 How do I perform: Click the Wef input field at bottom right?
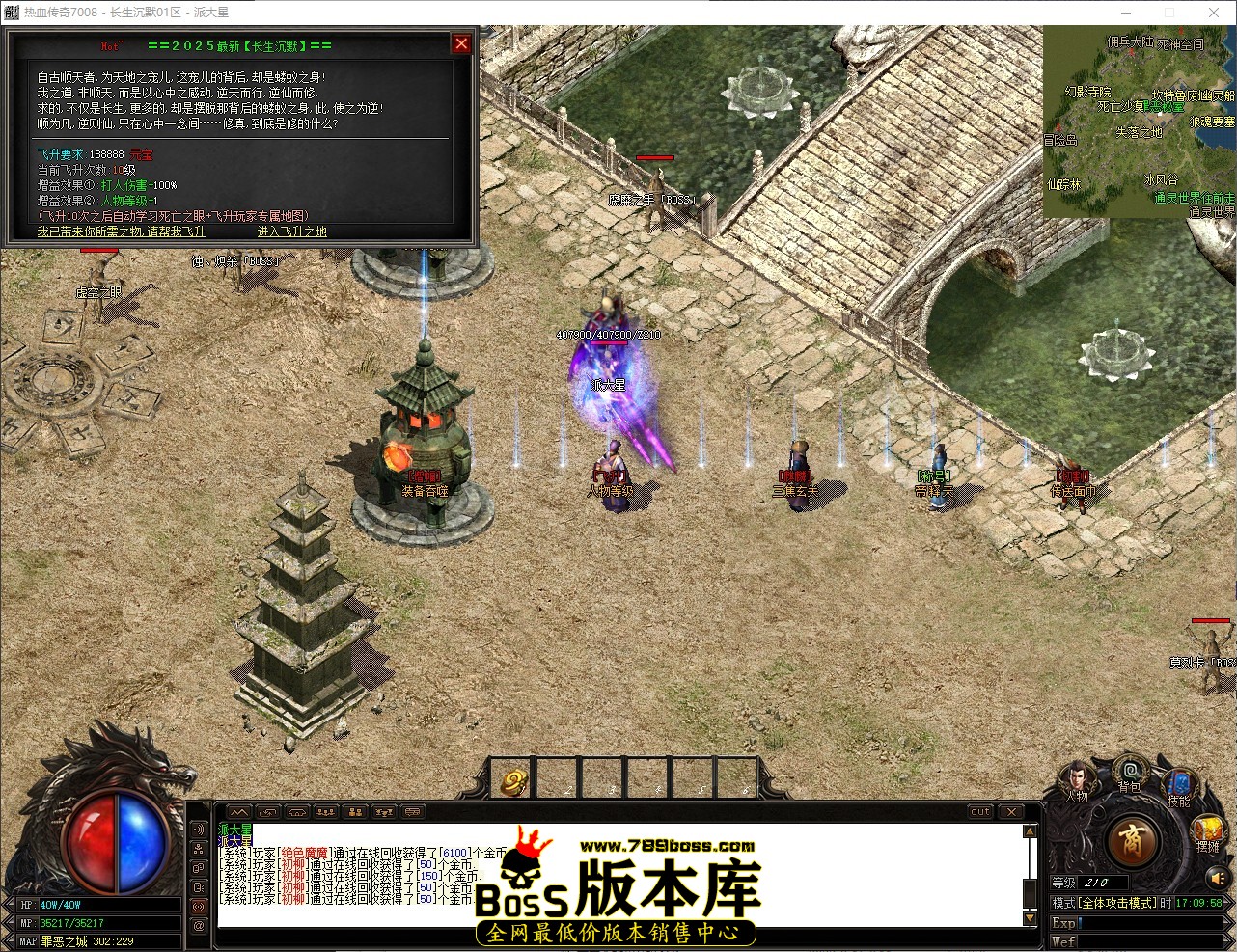[x=1148, y=942]
